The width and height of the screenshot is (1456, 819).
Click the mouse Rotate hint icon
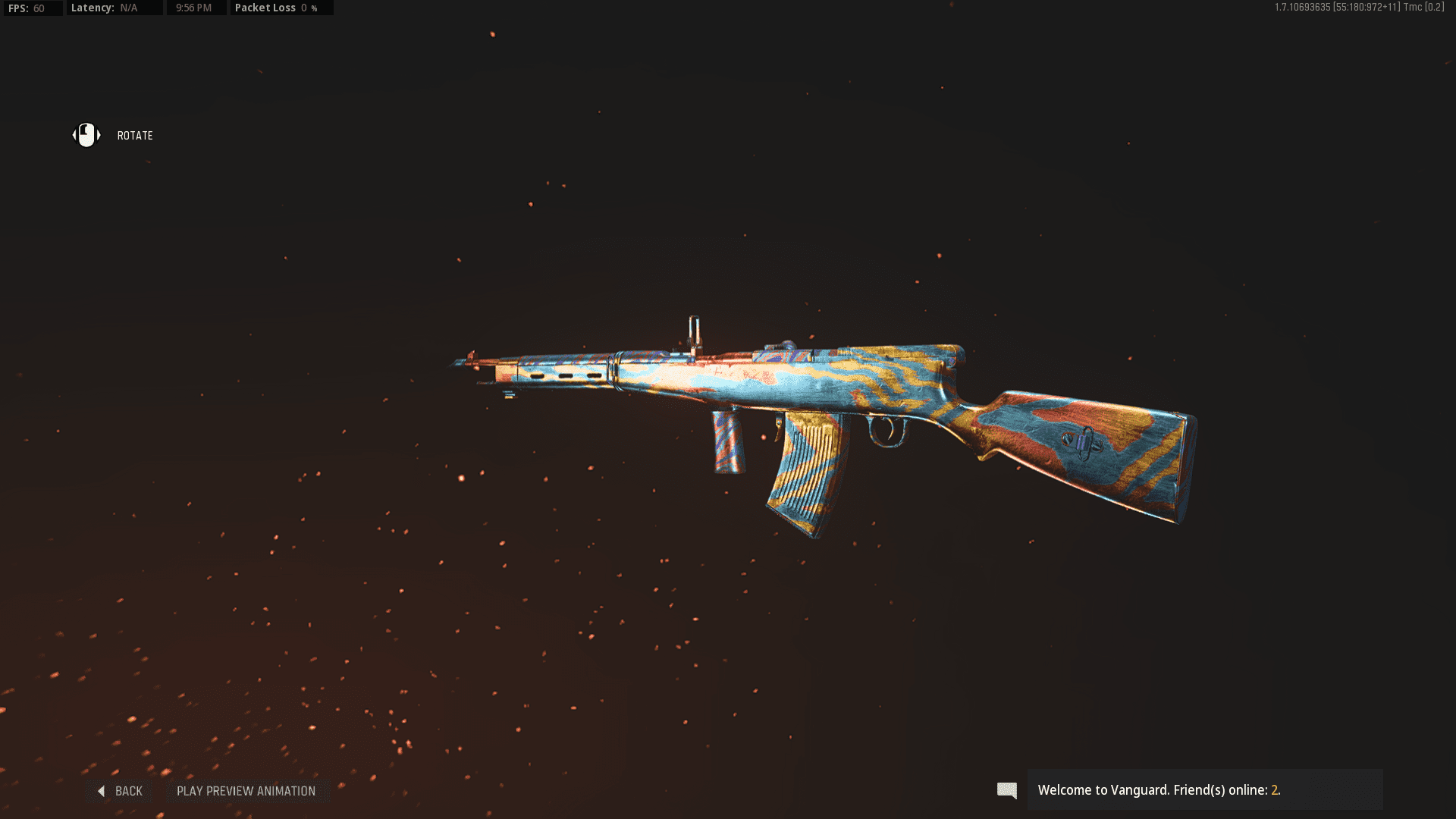point(86,135)
